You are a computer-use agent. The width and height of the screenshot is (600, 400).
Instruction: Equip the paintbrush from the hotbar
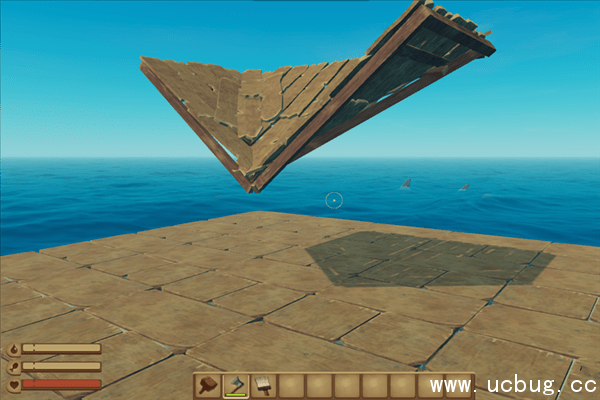coord(263,385)
